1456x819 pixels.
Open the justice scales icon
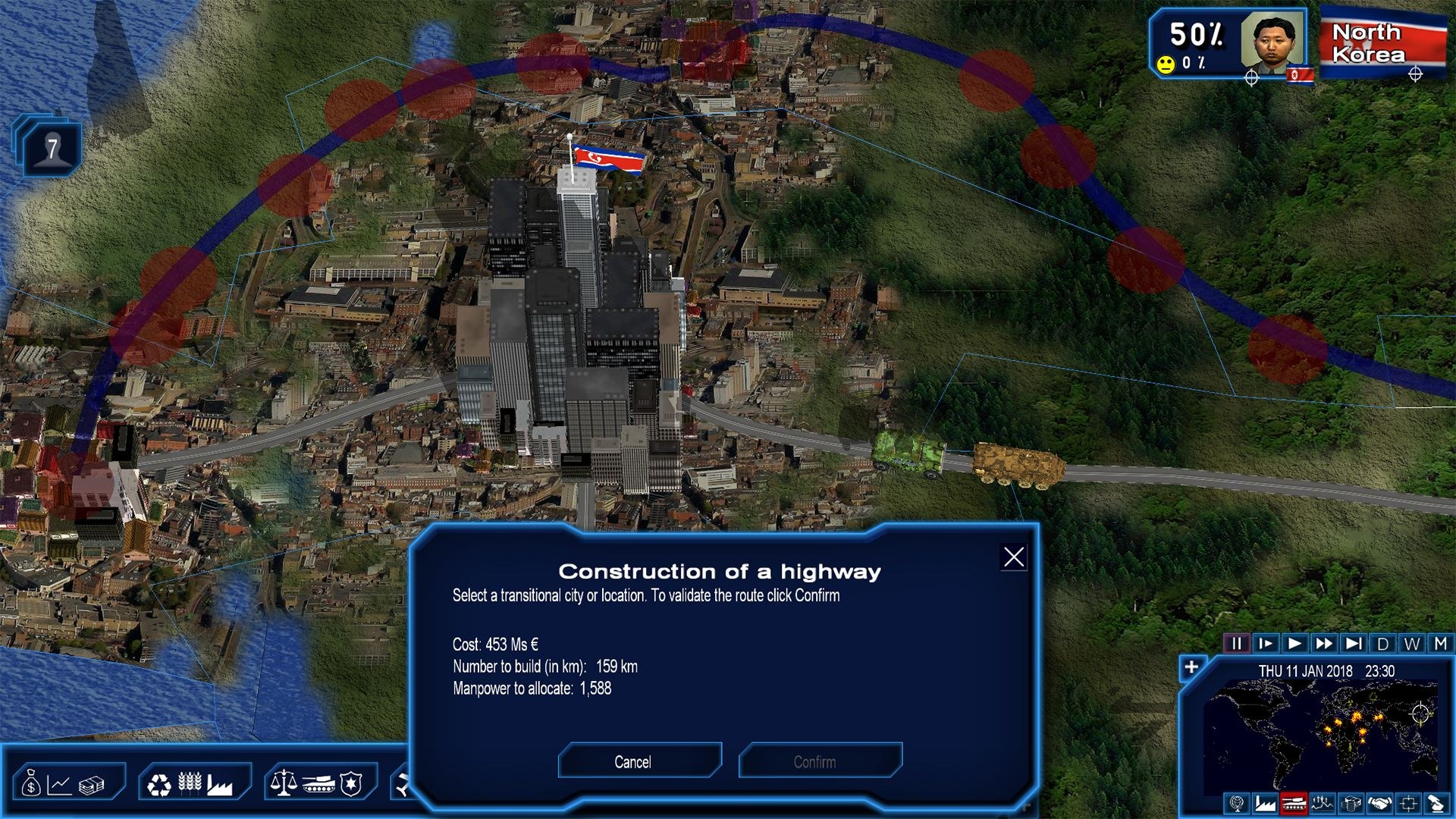pos(285,783)
